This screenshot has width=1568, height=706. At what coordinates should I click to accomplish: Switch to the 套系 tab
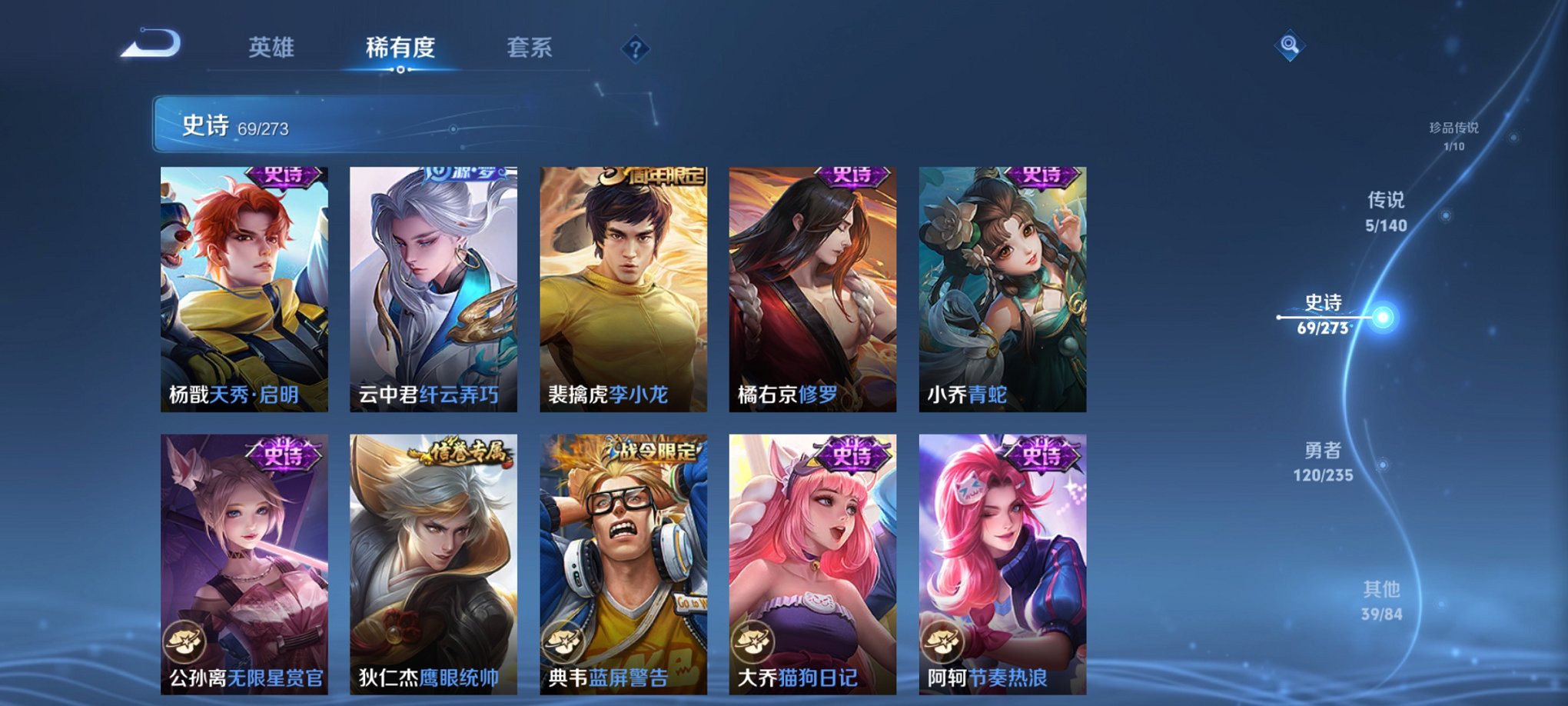(530, 48)
